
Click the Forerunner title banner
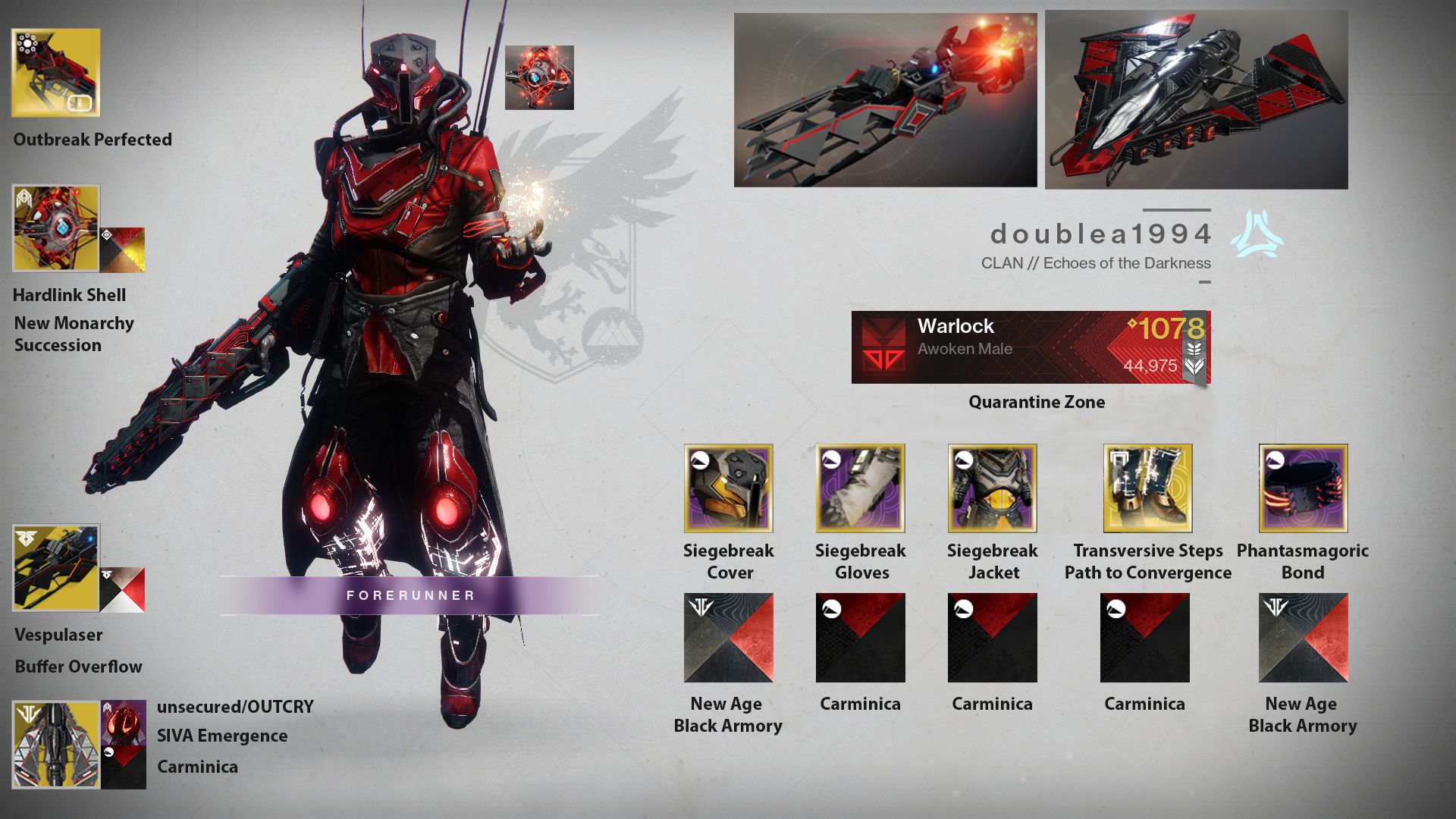(409, 595)
